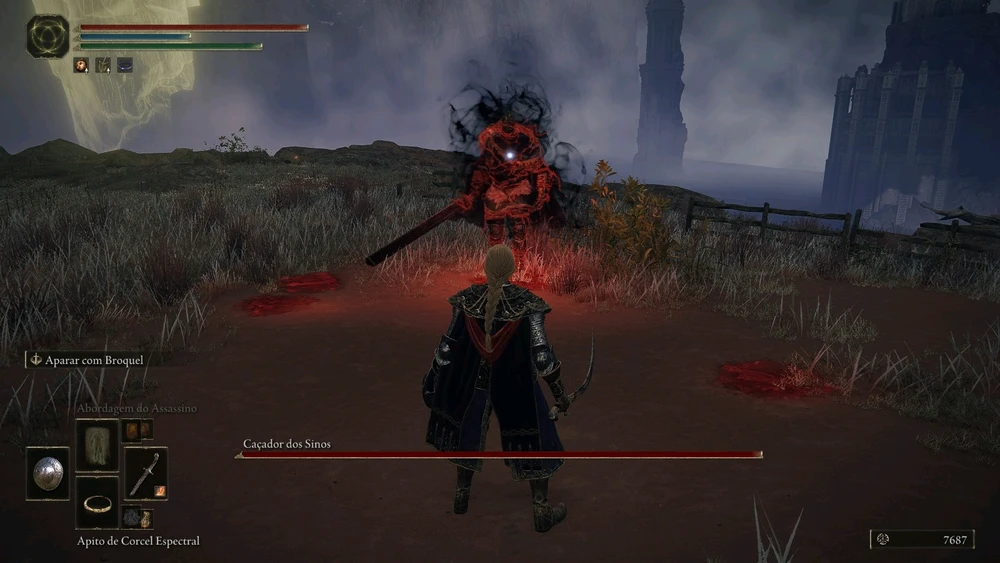Check the golden branch buff status icon

pyautogui.click(x=103, y=65)
